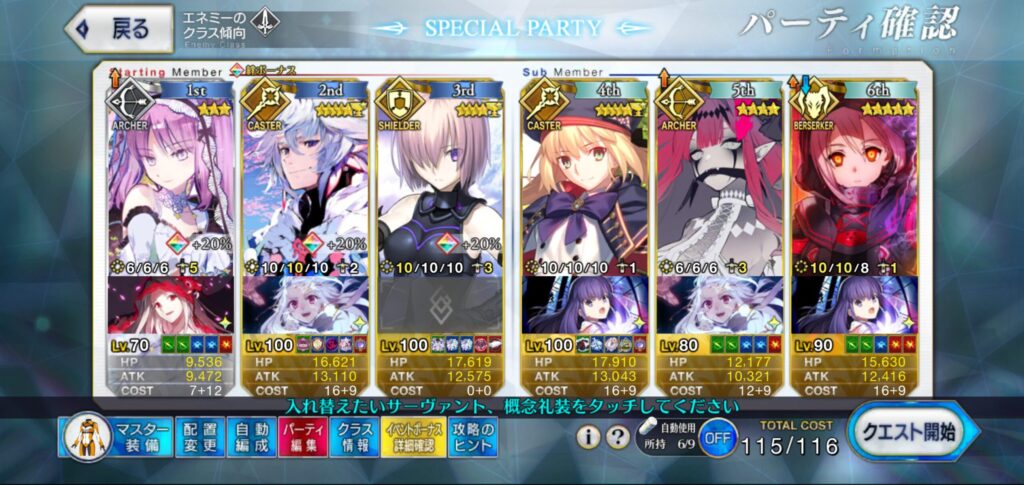Image resolution: width=1024 pixels, height=485 pixels.
Task: Click the info 'i' icon
Action: [x=590, y=437]
